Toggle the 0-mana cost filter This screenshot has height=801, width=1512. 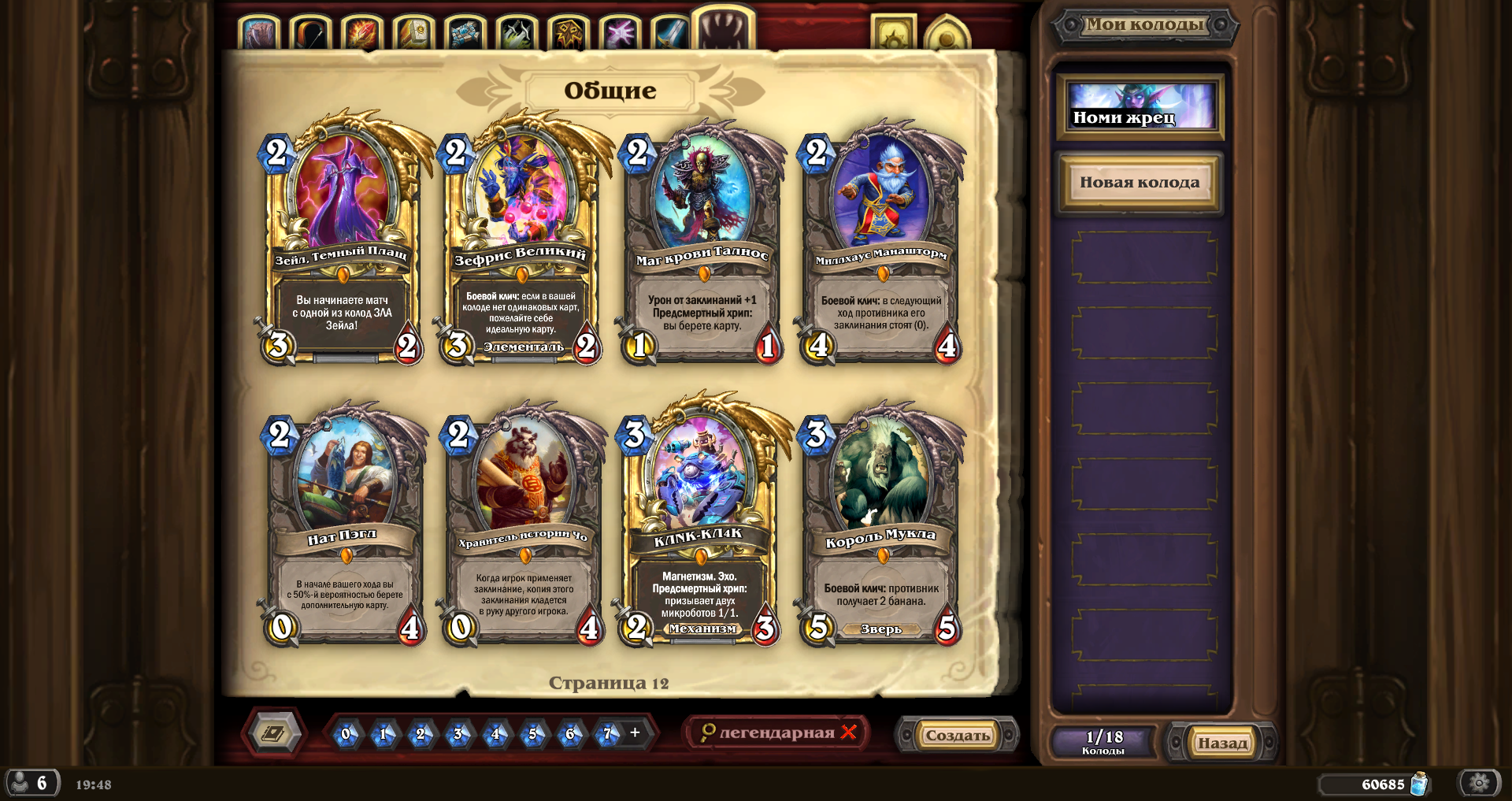346,733
